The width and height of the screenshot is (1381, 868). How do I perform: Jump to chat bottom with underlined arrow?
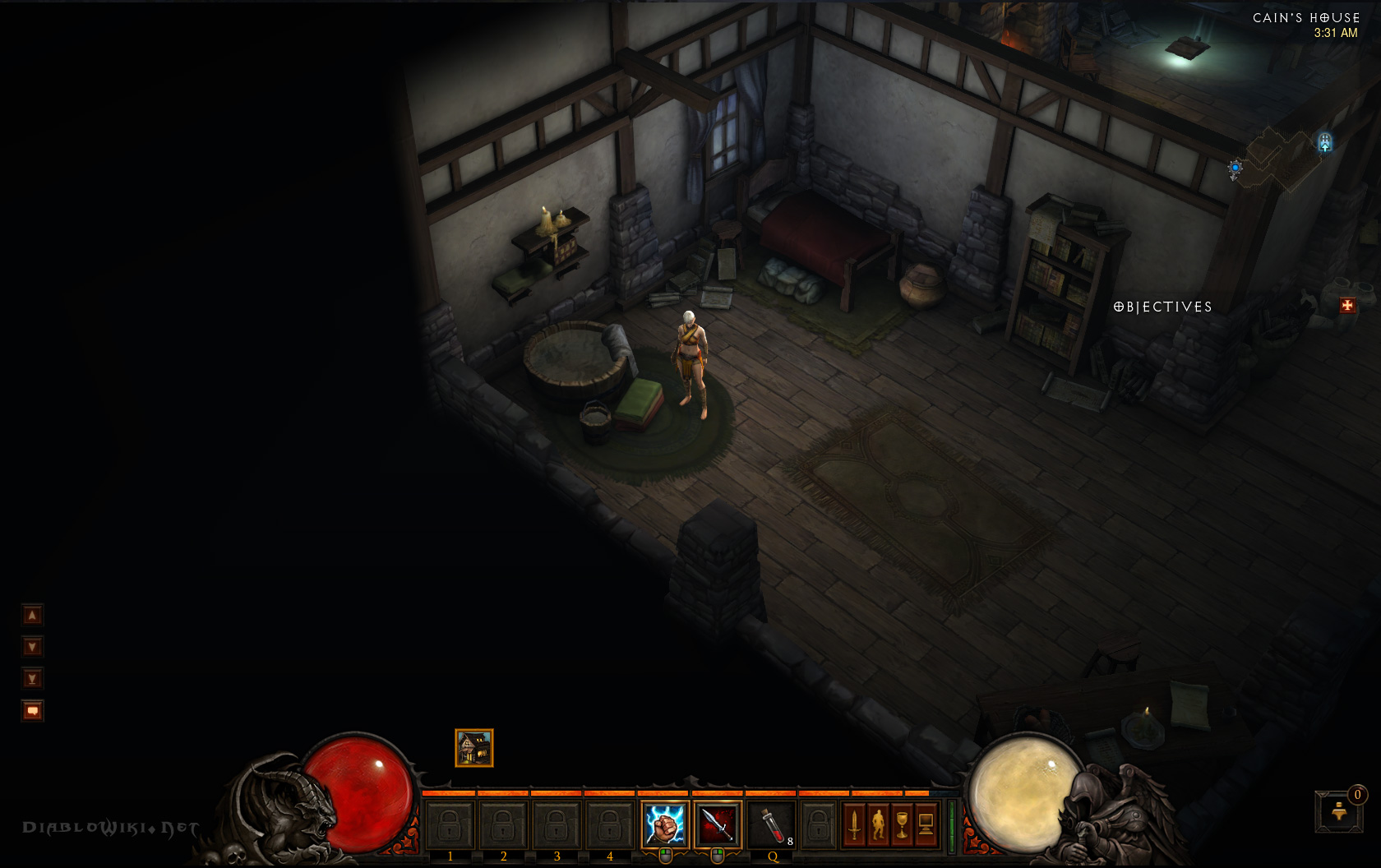coord(32,679)
